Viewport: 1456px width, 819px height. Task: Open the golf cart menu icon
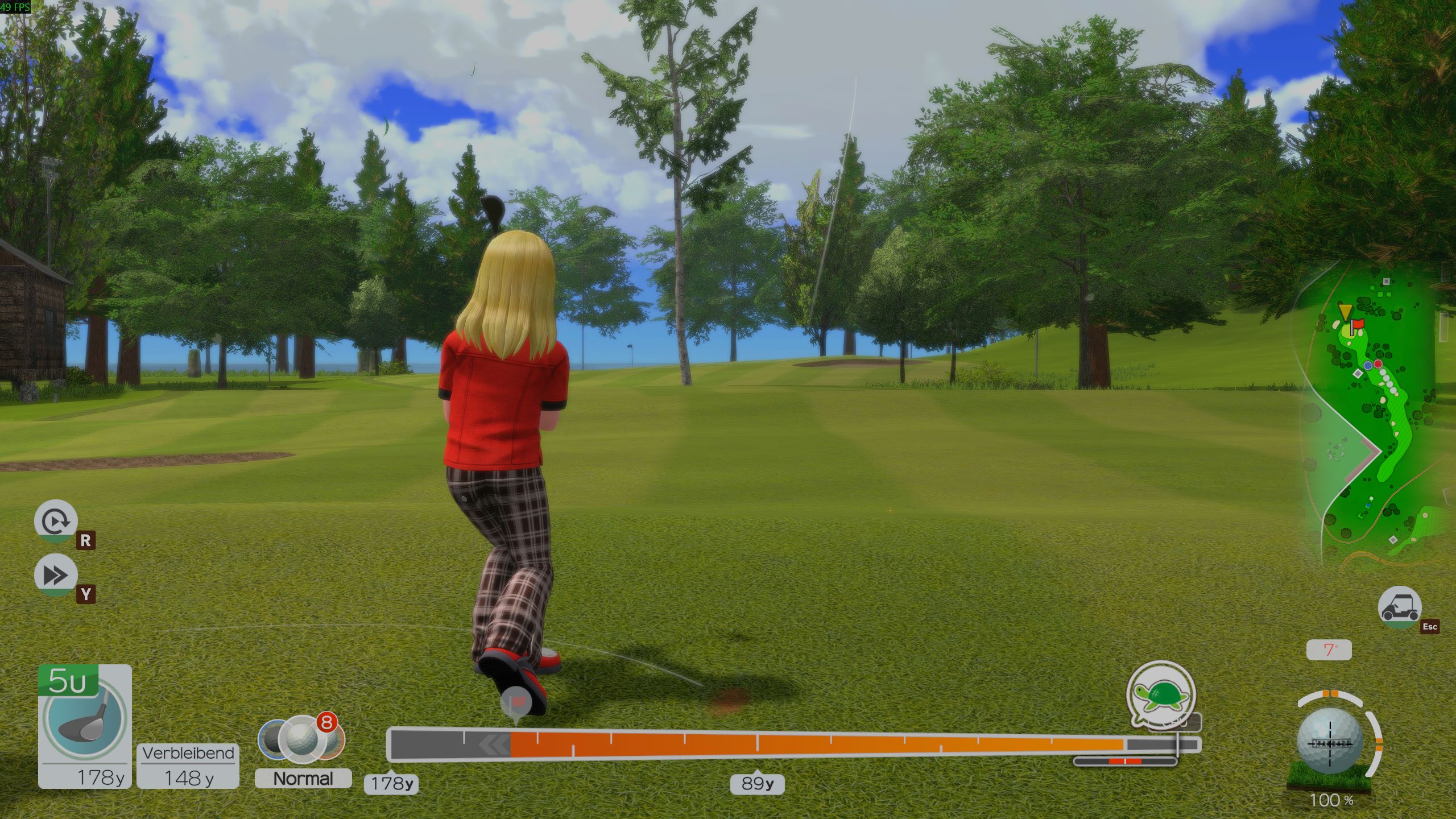point(1400,608)
